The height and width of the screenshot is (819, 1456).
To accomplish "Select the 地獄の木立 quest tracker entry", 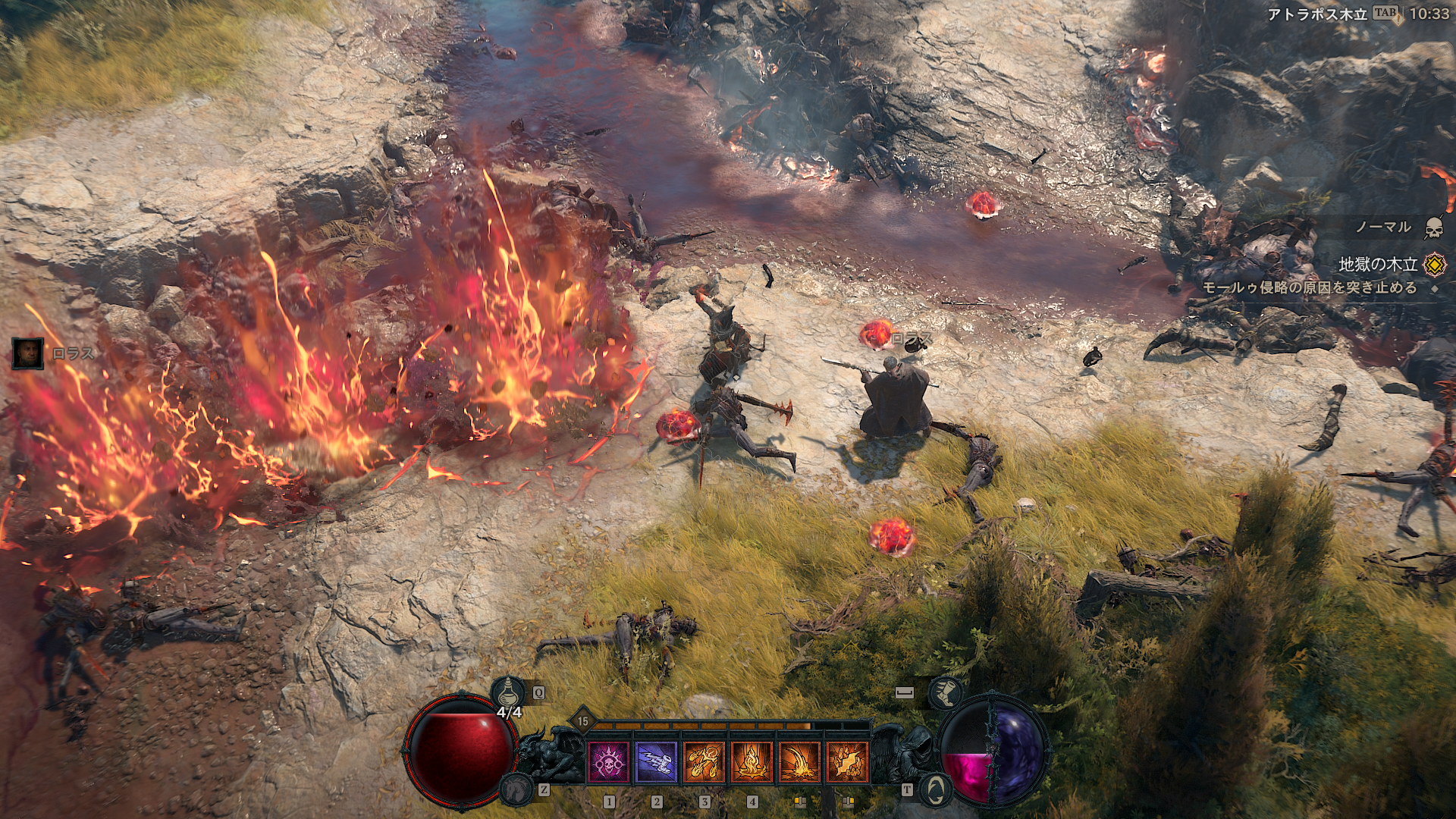I will pos(1378,265).
